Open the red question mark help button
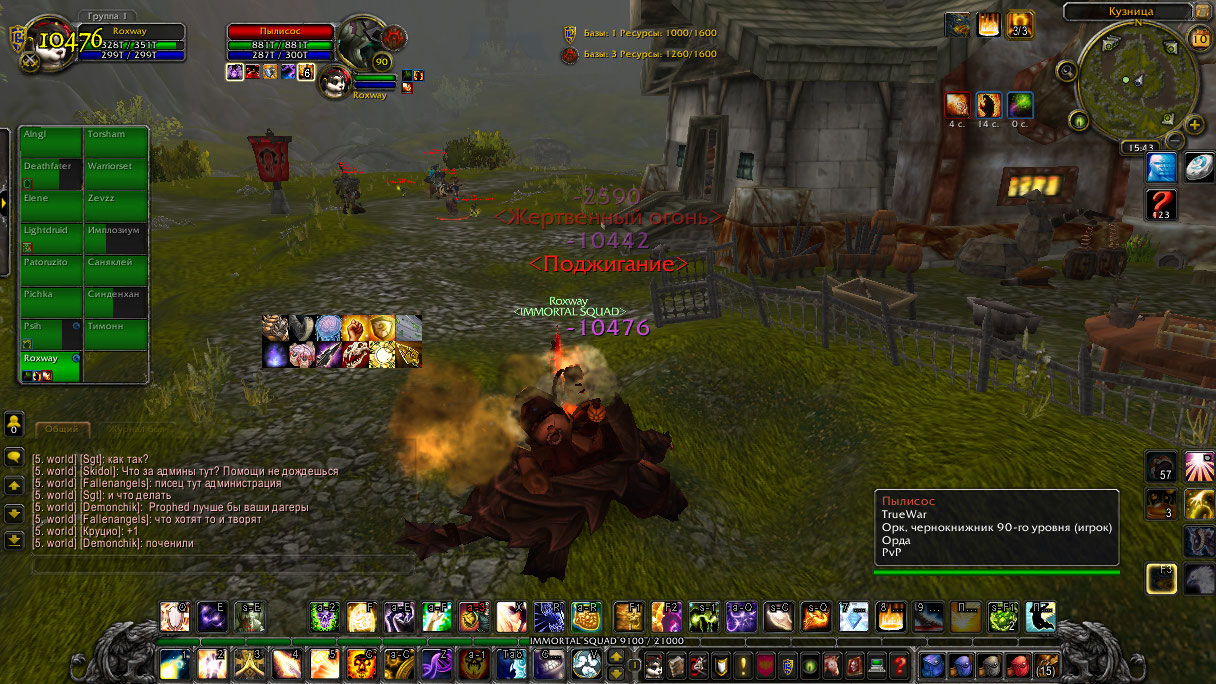 click(x=1160, y=205)
